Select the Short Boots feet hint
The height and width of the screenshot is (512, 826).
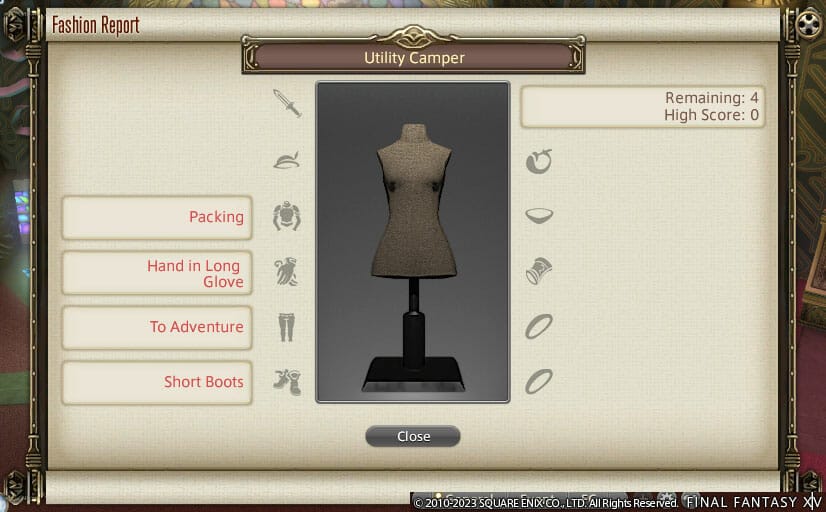pos(157,382)
